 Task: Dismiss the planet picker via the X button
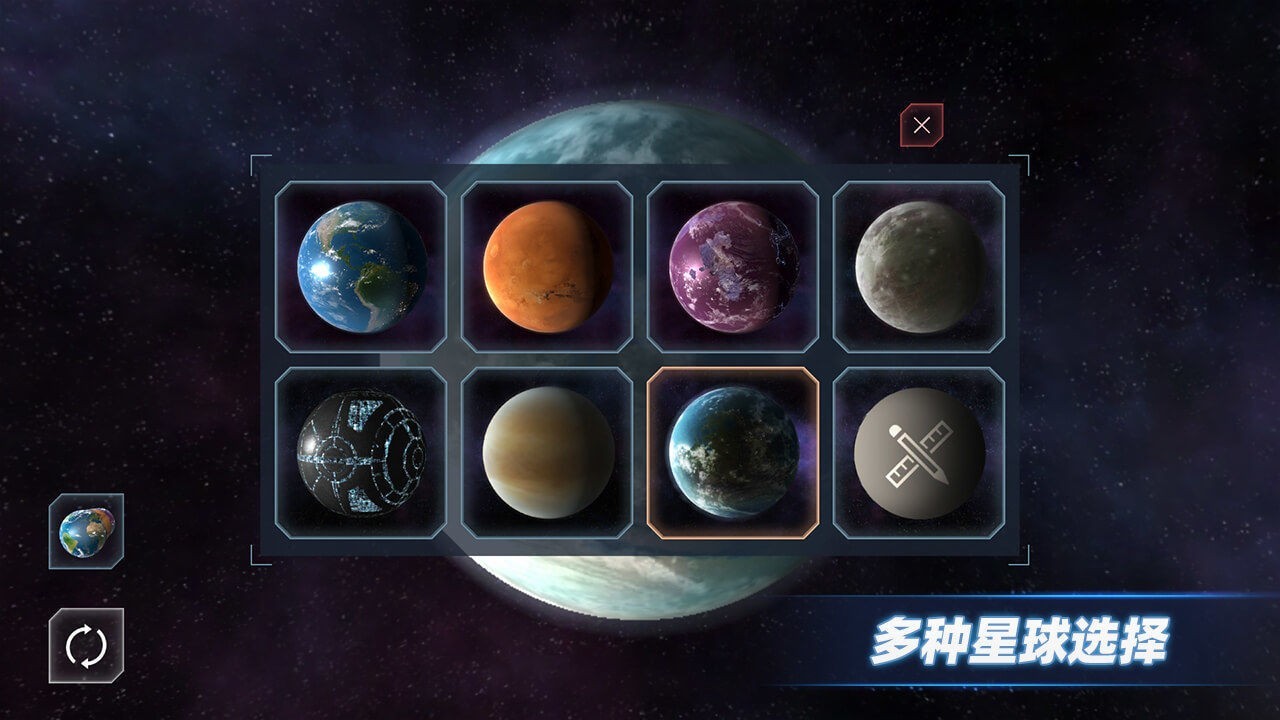(x=921, y=126)
